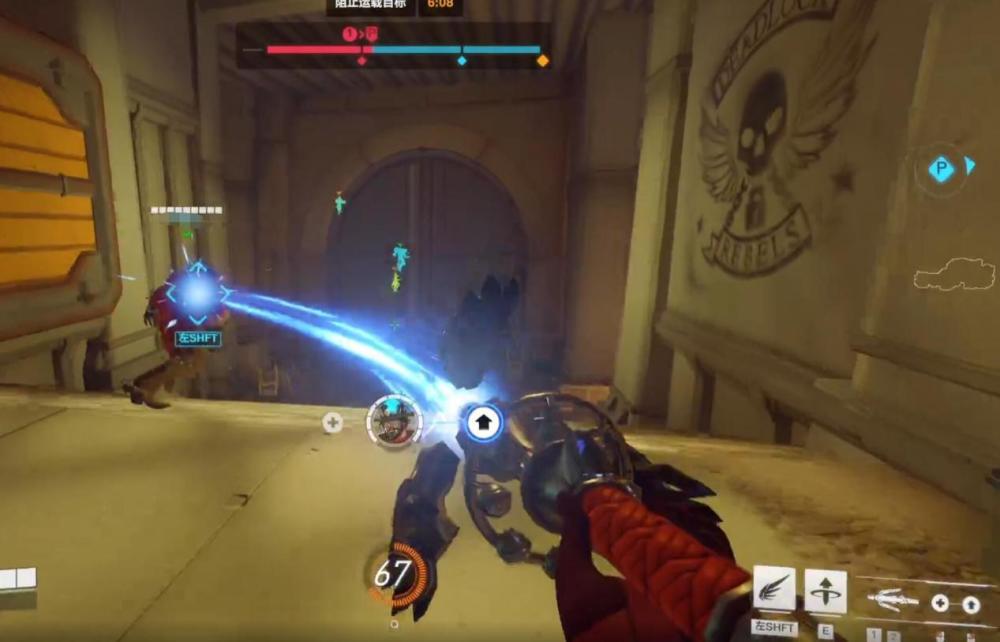Choose the damage boost arrow beside staff
The height and width of the screenshot is (642, 1000).
970,604
